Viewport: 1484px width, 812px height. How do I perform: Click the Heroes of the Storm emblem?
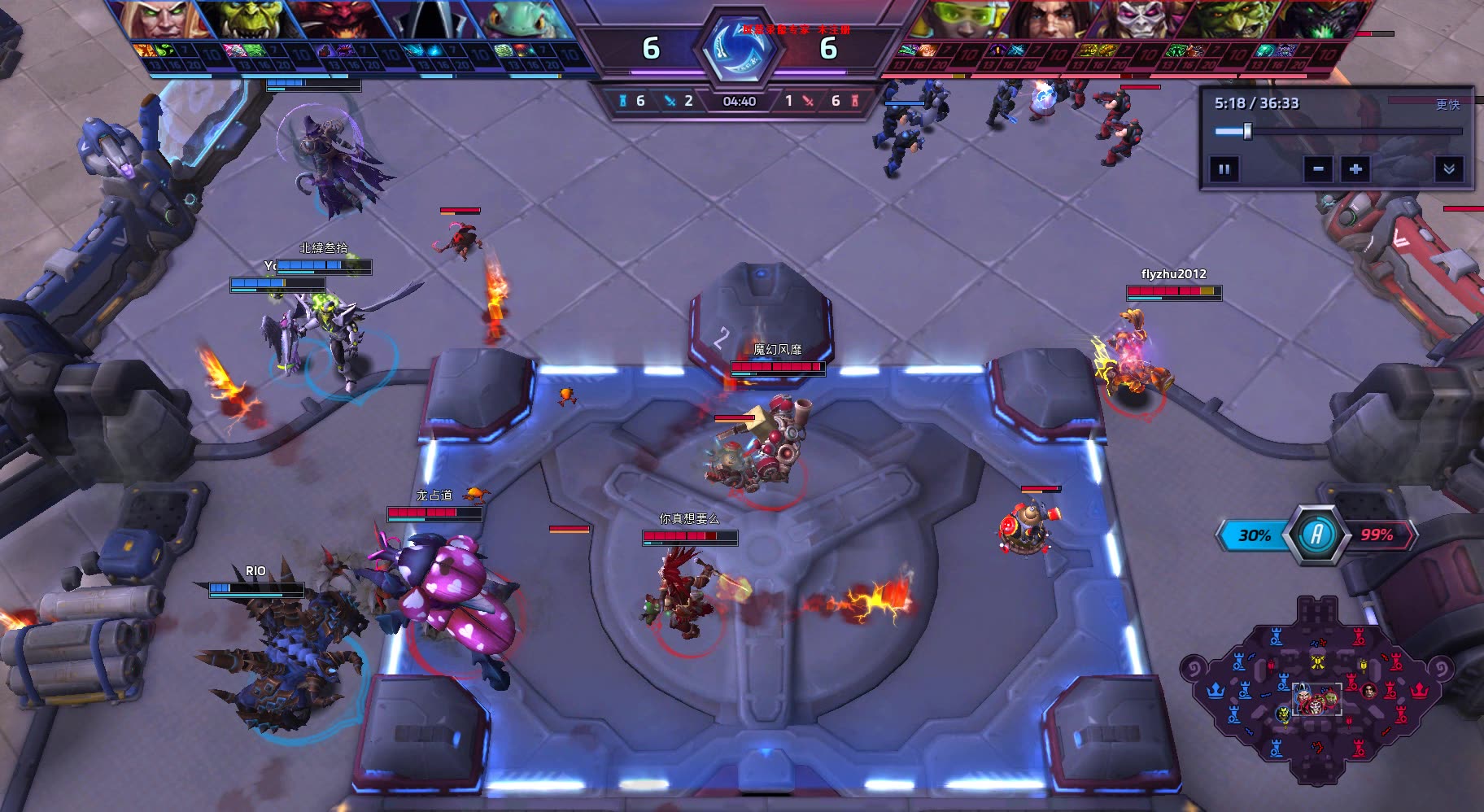[740, 49]
